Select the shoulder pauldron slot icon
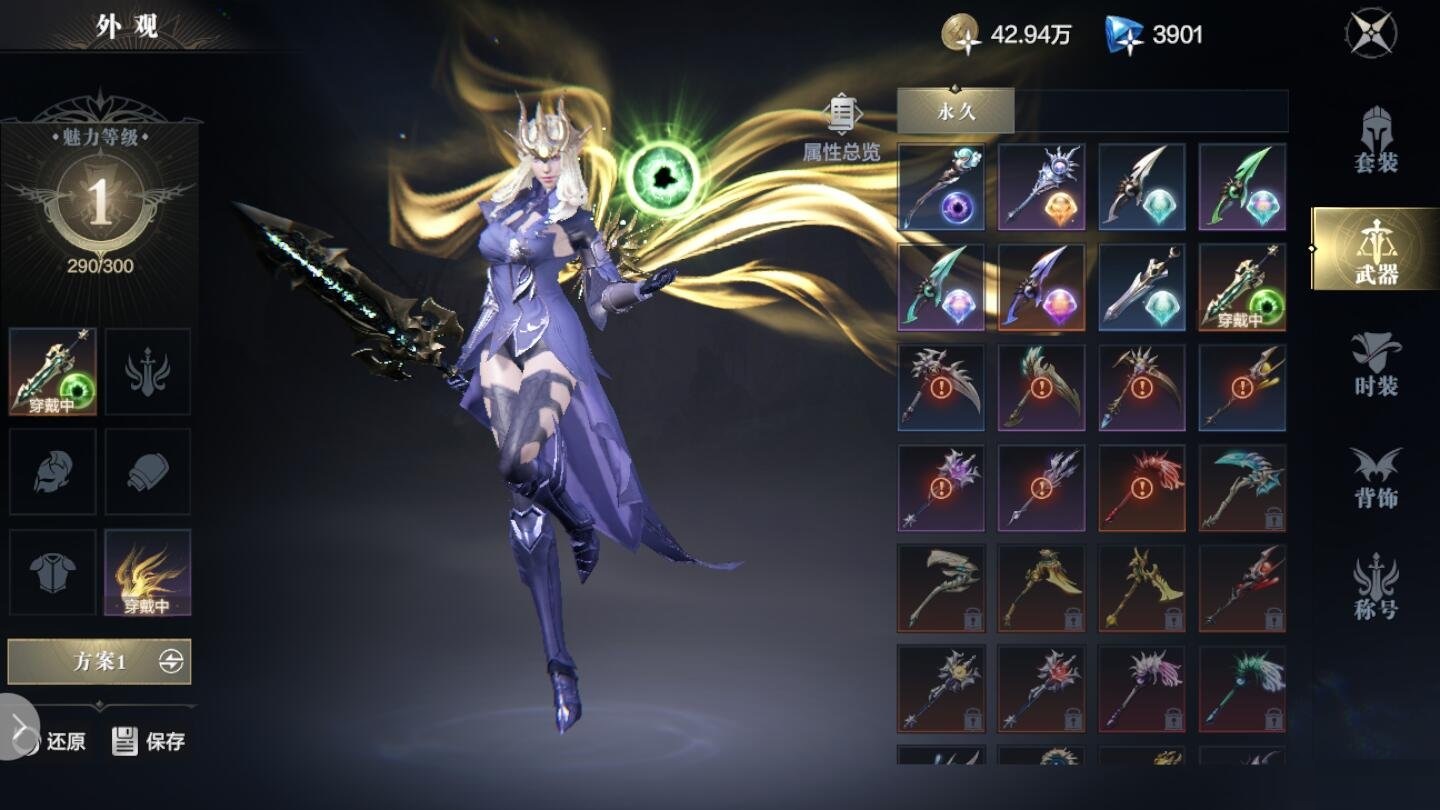The image size is (1440, 810). [x=147, y=471]
